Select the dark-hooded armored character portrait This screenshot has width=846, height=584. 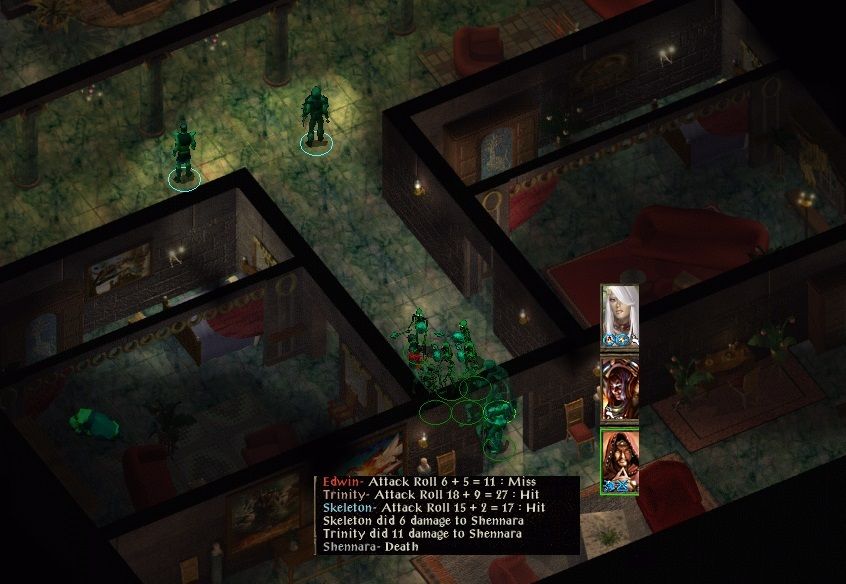pyautogui.click(x=619, y=388)
